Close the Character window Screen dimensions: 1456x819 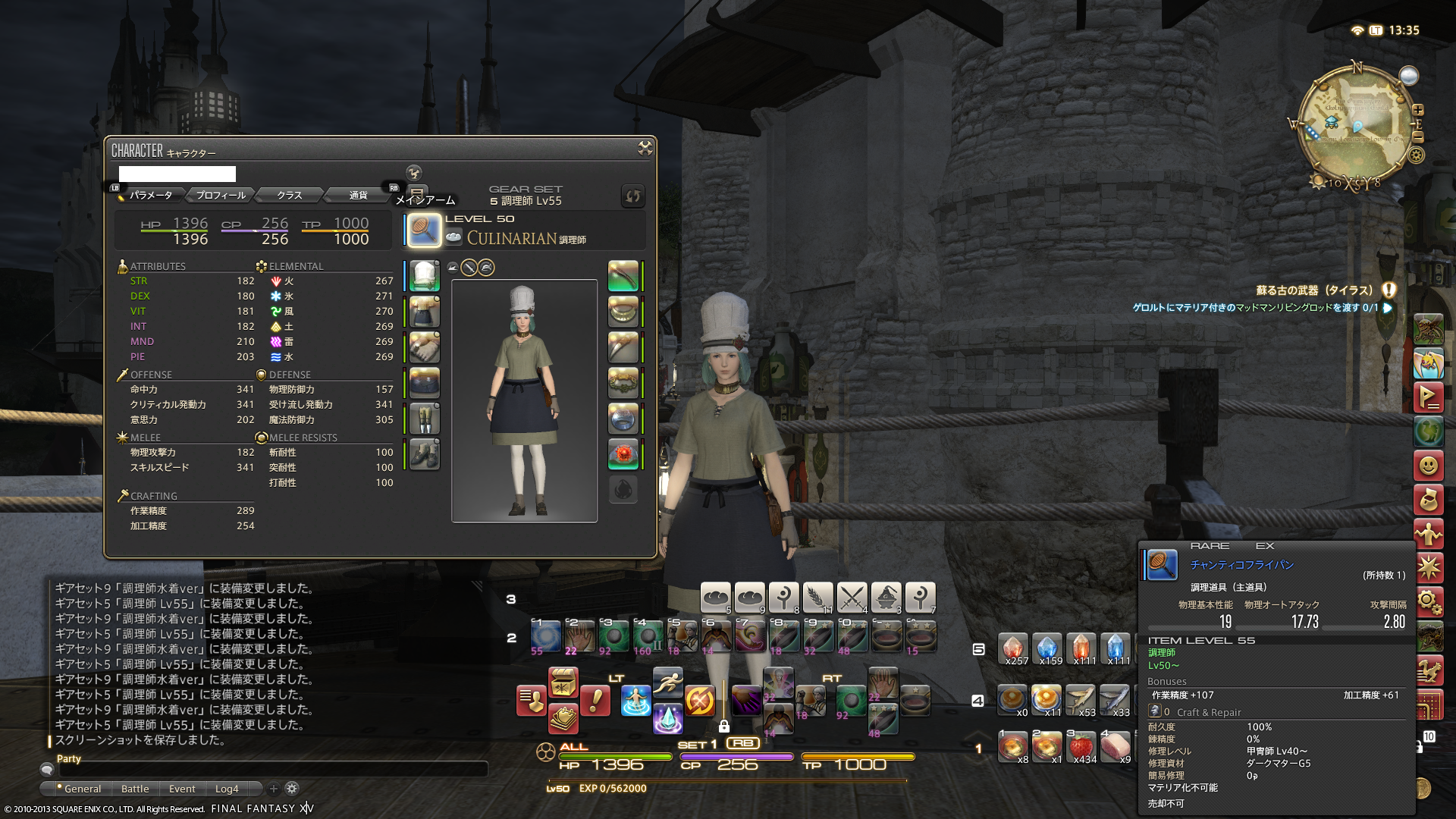[x=645, y=148]
